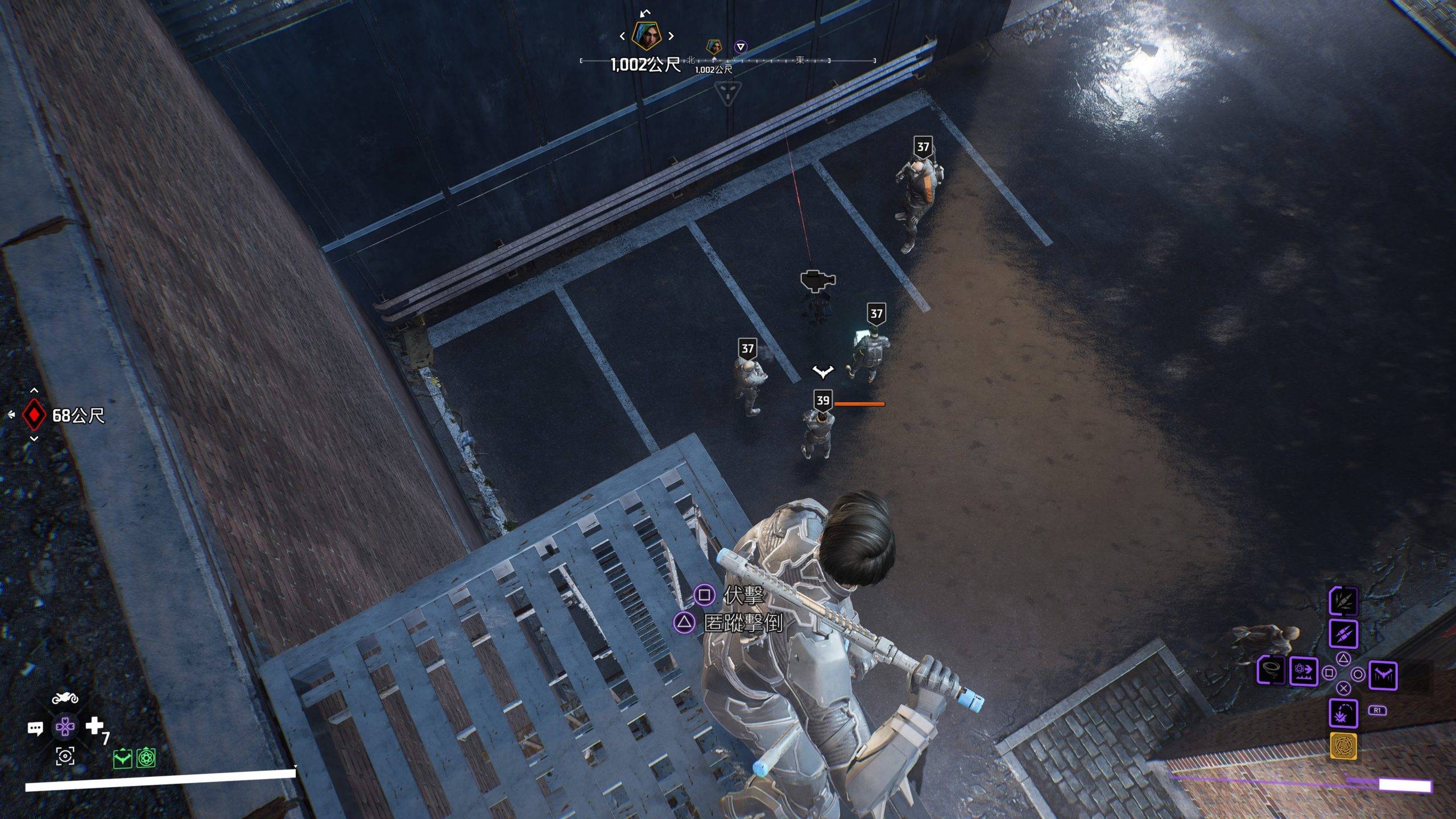Activate the scan reticle icon
The height and width of the screenshot is (819, 1456).
(65, 756)
